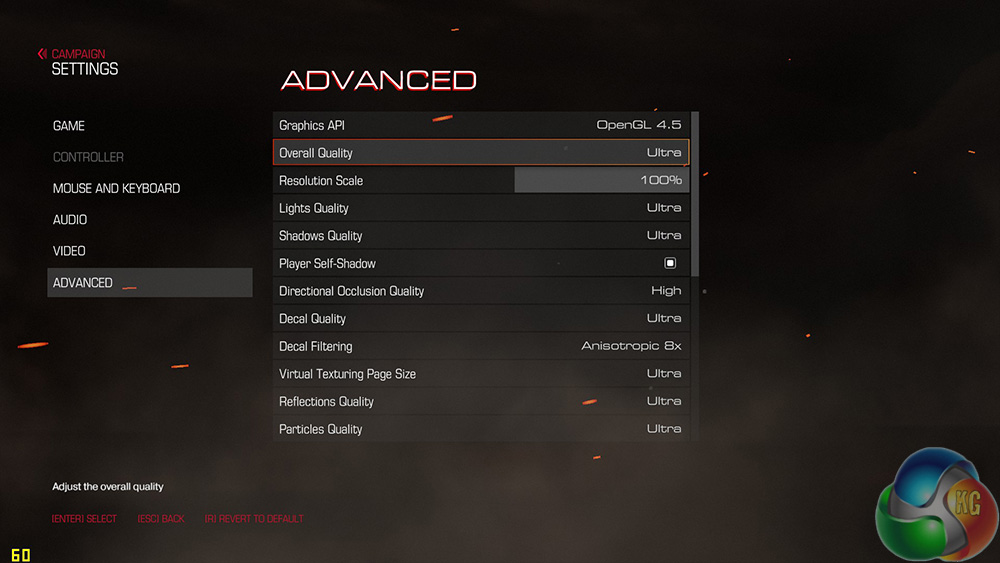1000x563 pixels.
Task: Click the settings list scrollbar
Action: click(695, 190)
